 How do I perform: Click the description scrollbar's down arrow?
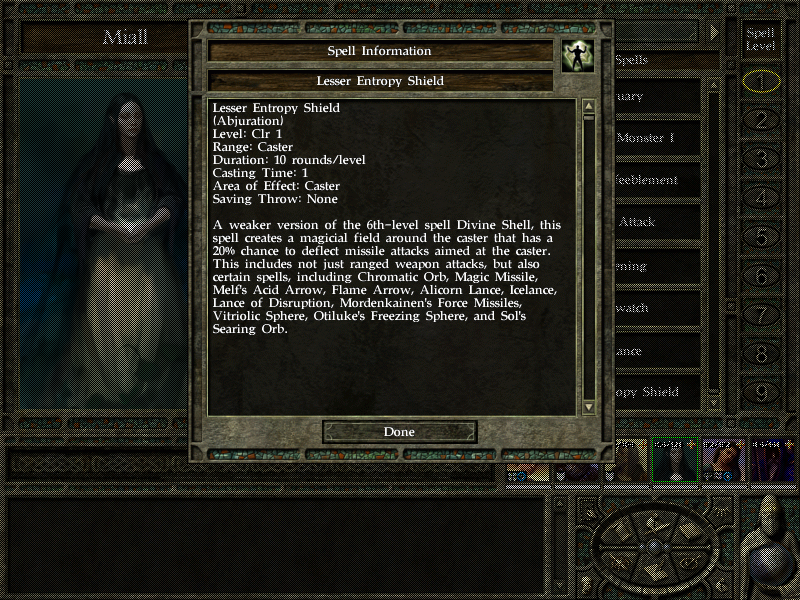point(589,406)
